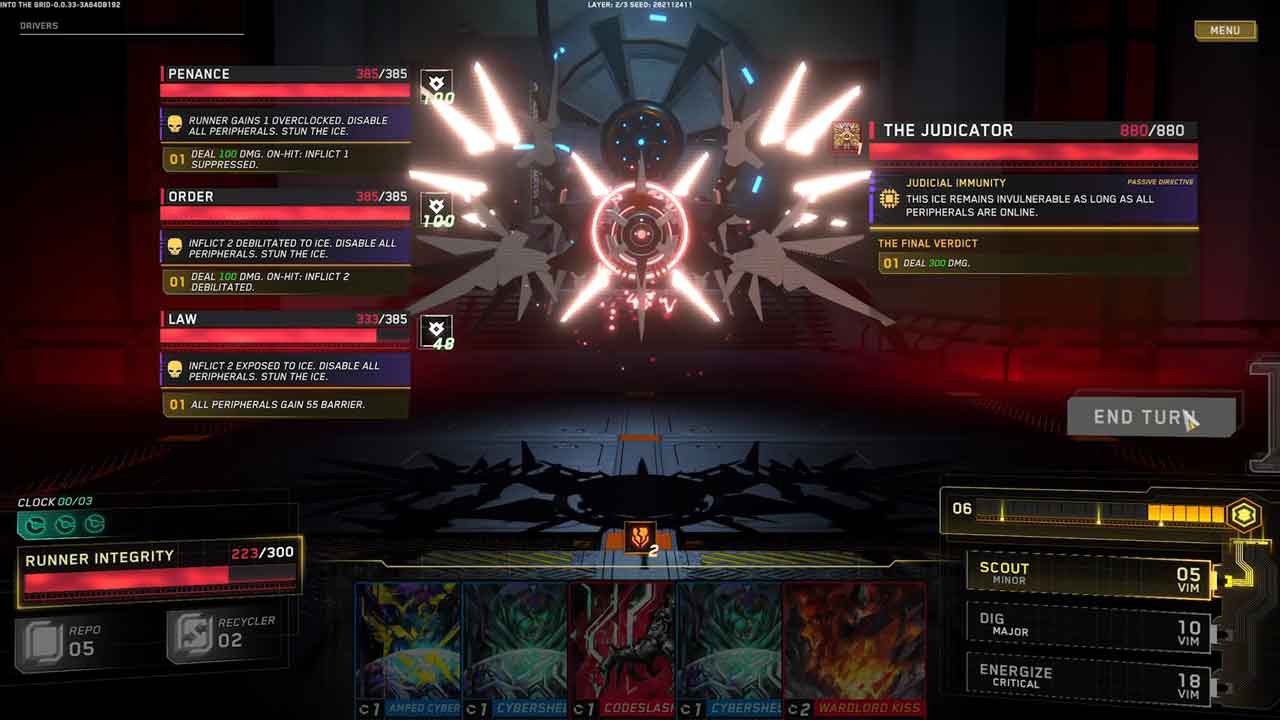
Task: Use the Dig major VIM ability
Action: tap(1088, 627)
